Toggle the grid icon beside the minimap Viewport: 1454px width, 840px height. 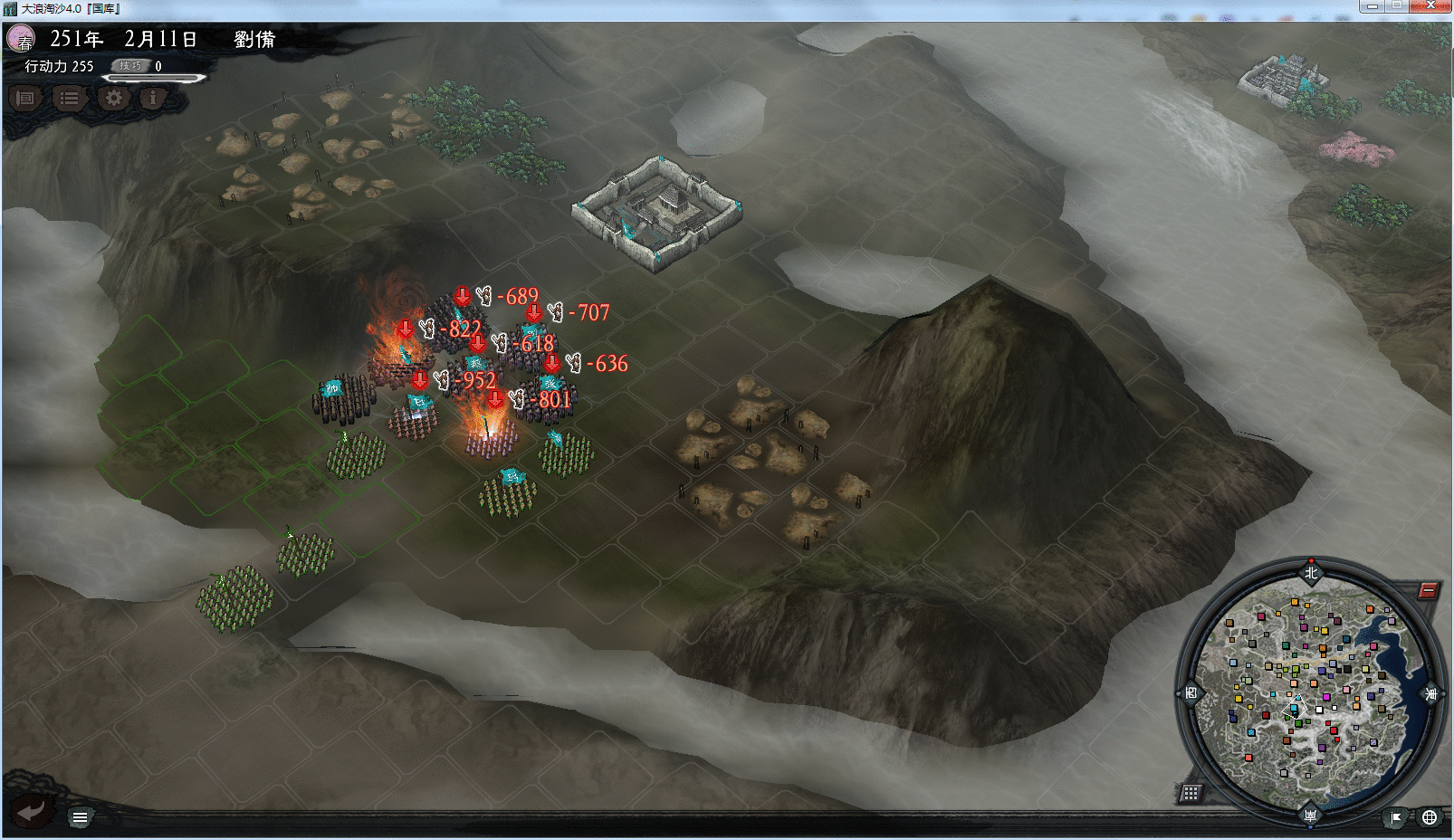pyautogui.click(x=1191, y=794)
